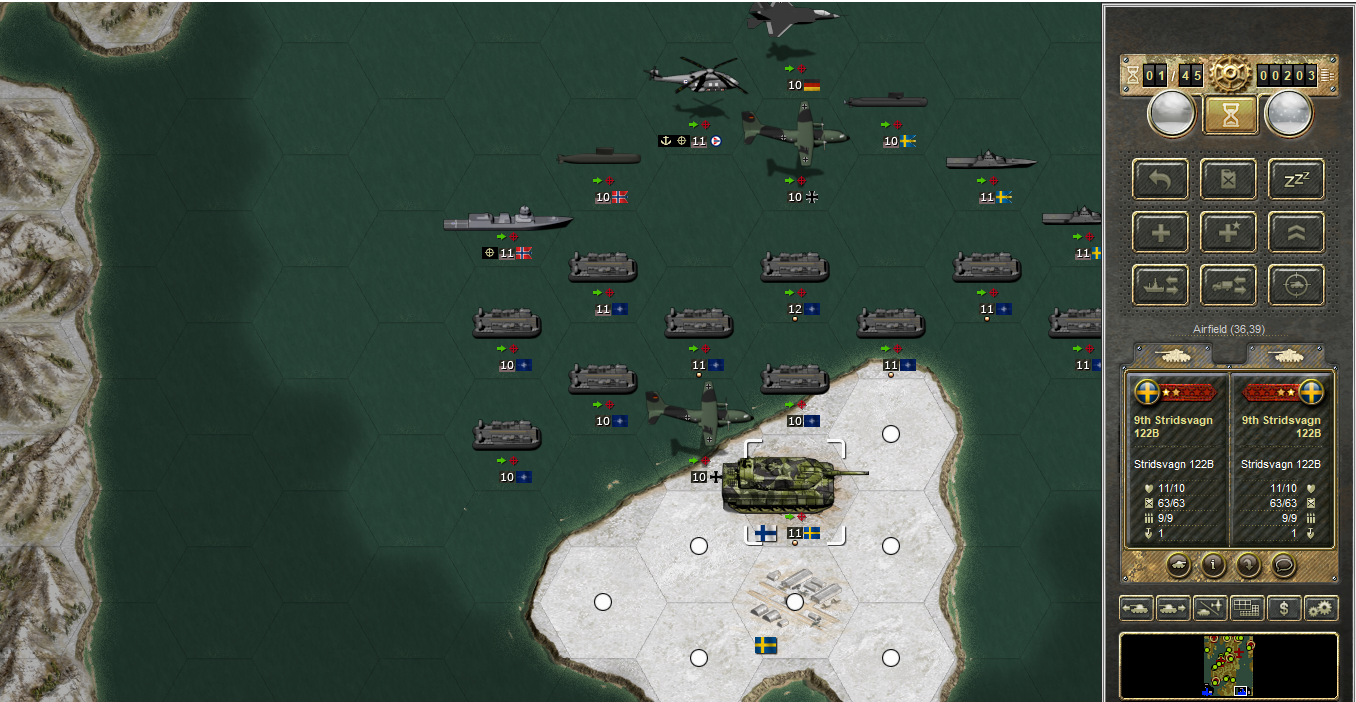This screenshot has height=702, width=1356.
Task: End the turn with the hourglass button
Action: [x=1228, y=115]
